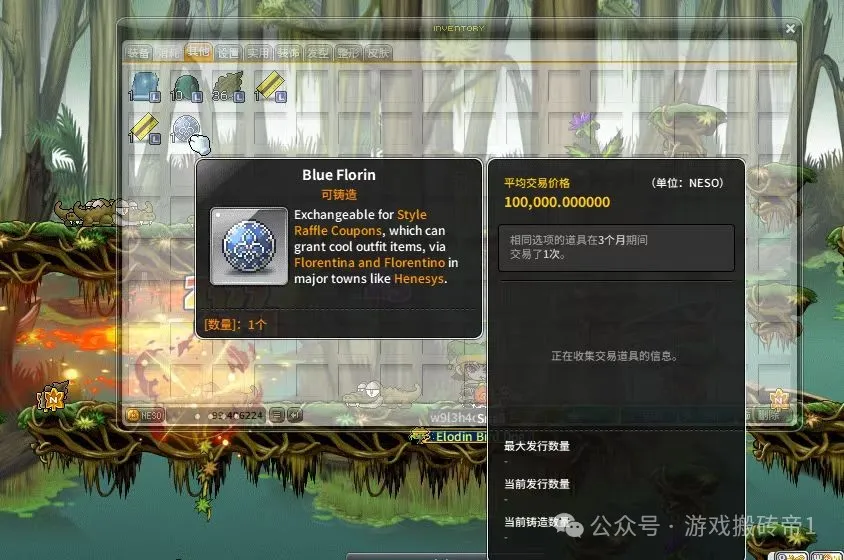Open the 实用 tab
This screenshot has height=560, width=844.
coord(258,52)
